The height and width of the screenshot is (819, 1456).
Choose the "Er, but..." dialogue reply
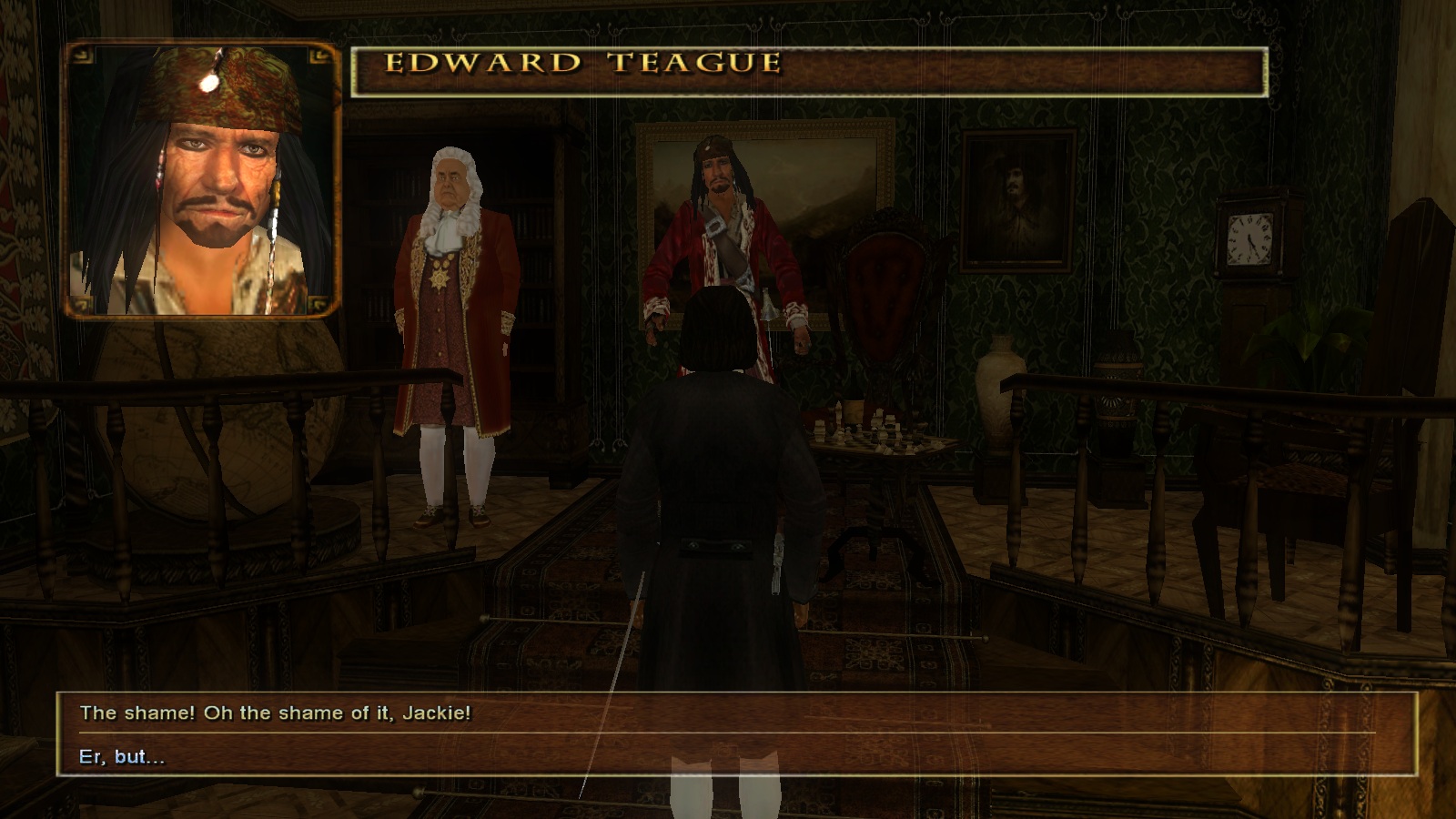point(123,757)
